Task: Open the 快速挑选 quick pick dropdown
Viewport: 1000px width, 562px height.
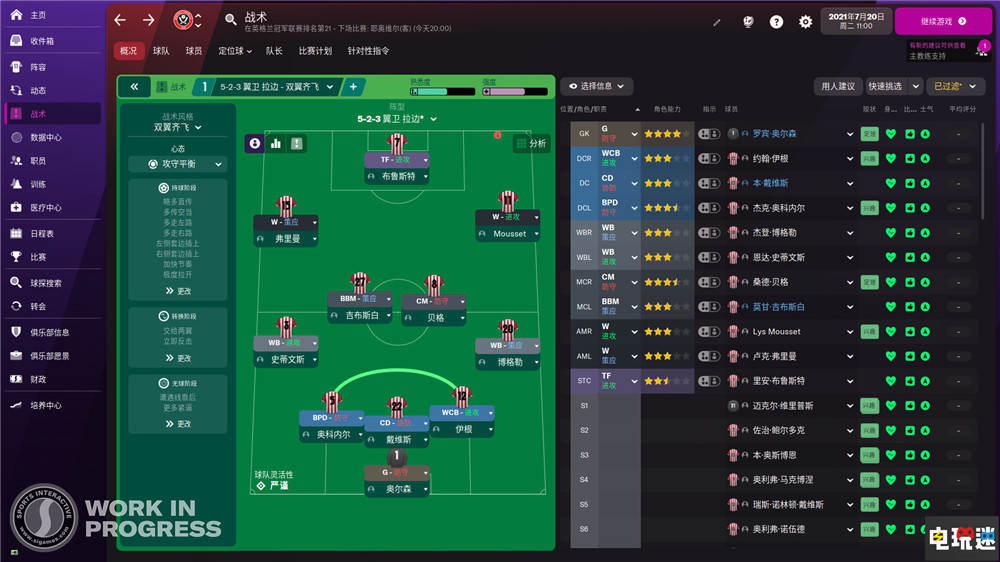Action: pyautogui.click(x=893, y=86)
